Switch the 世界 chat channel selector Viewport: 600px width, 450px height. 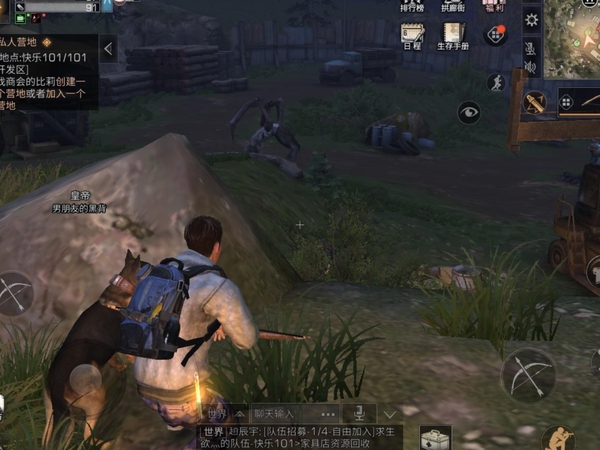tap(220, 413)
